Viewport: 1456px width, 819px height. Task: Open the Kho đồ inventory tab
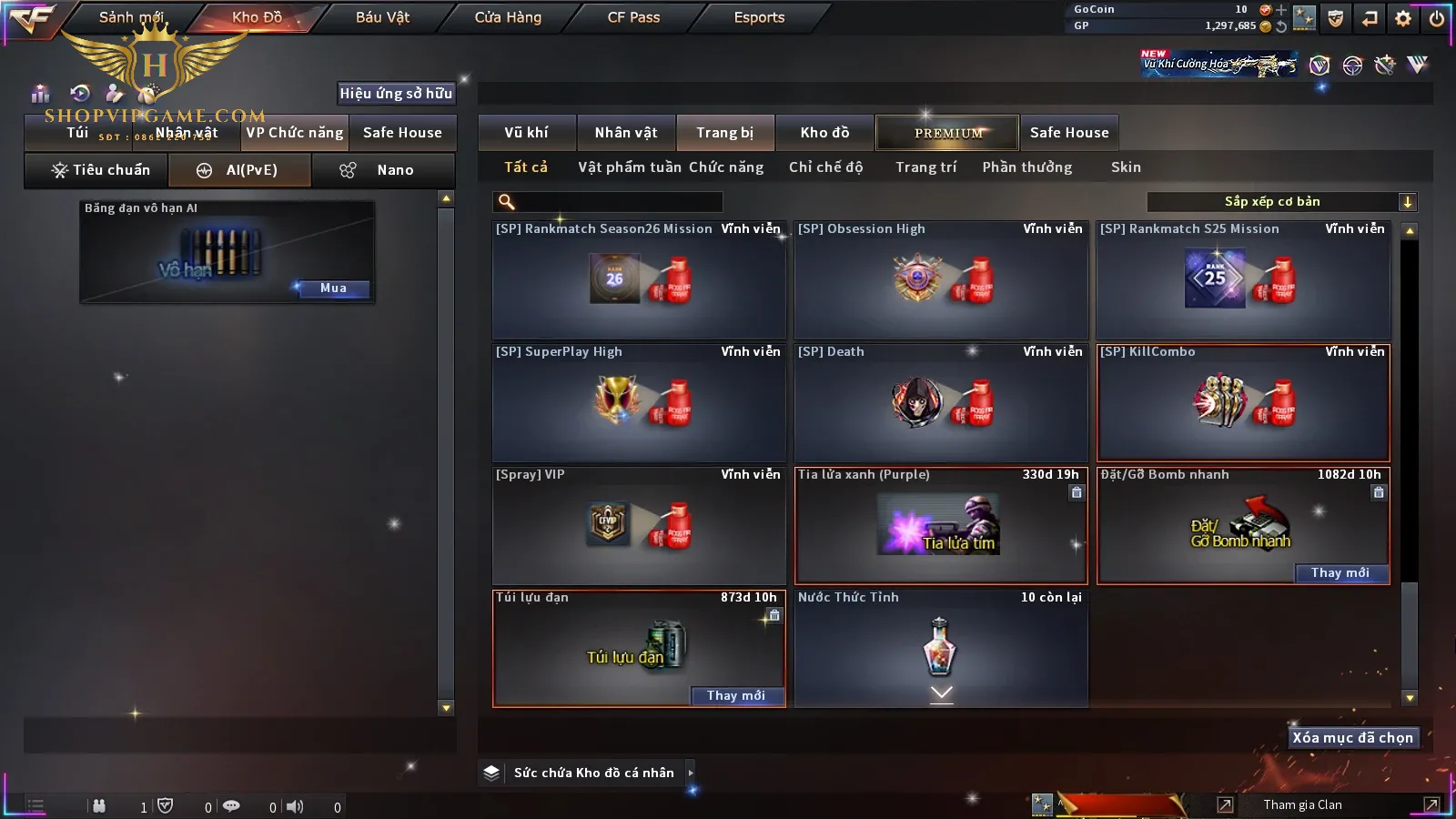pos(824,133)
